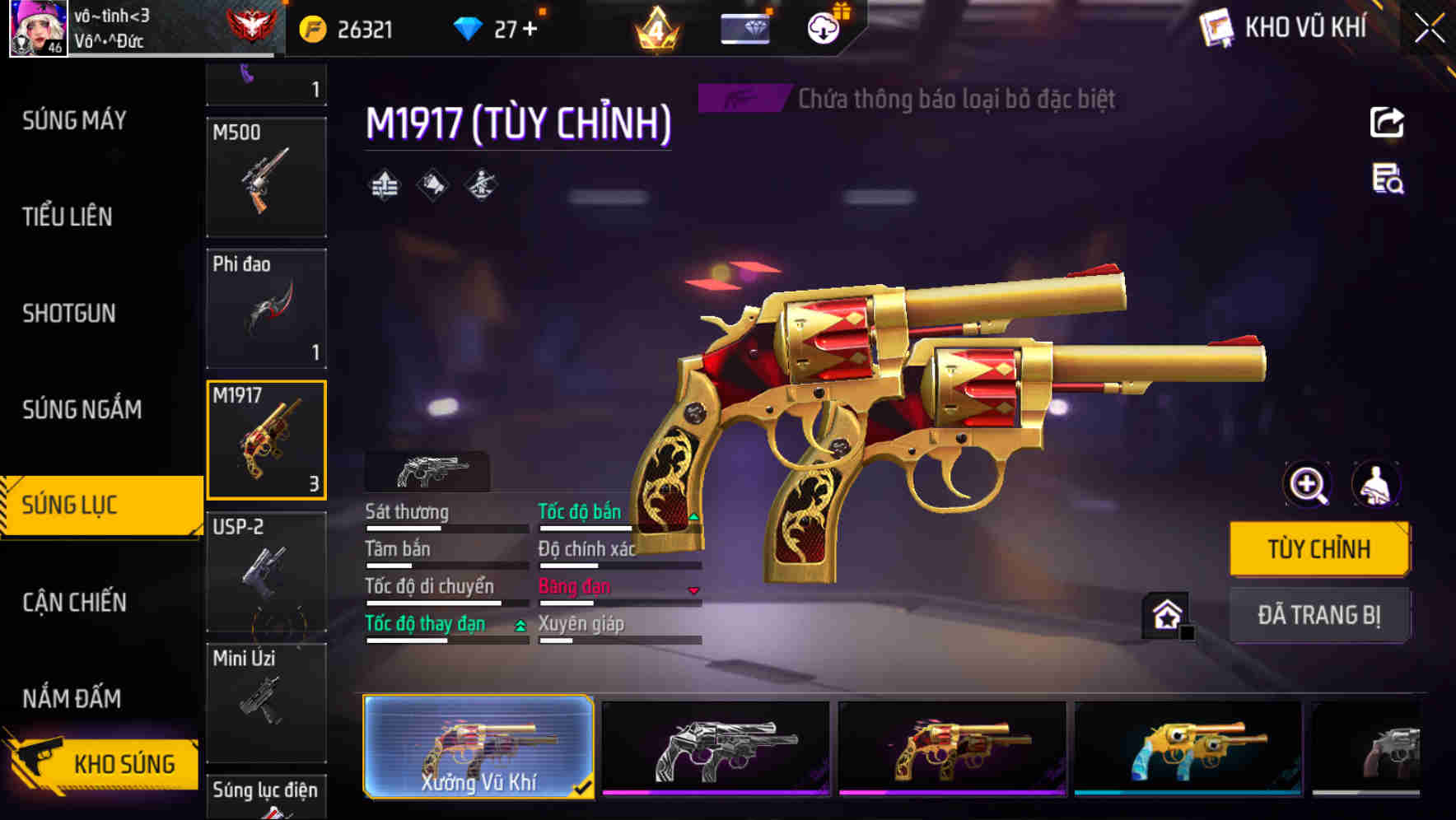1456x820 pixels.
Task: Select the M1917 thumbnail marked with 3
Action: coord(266,439)
